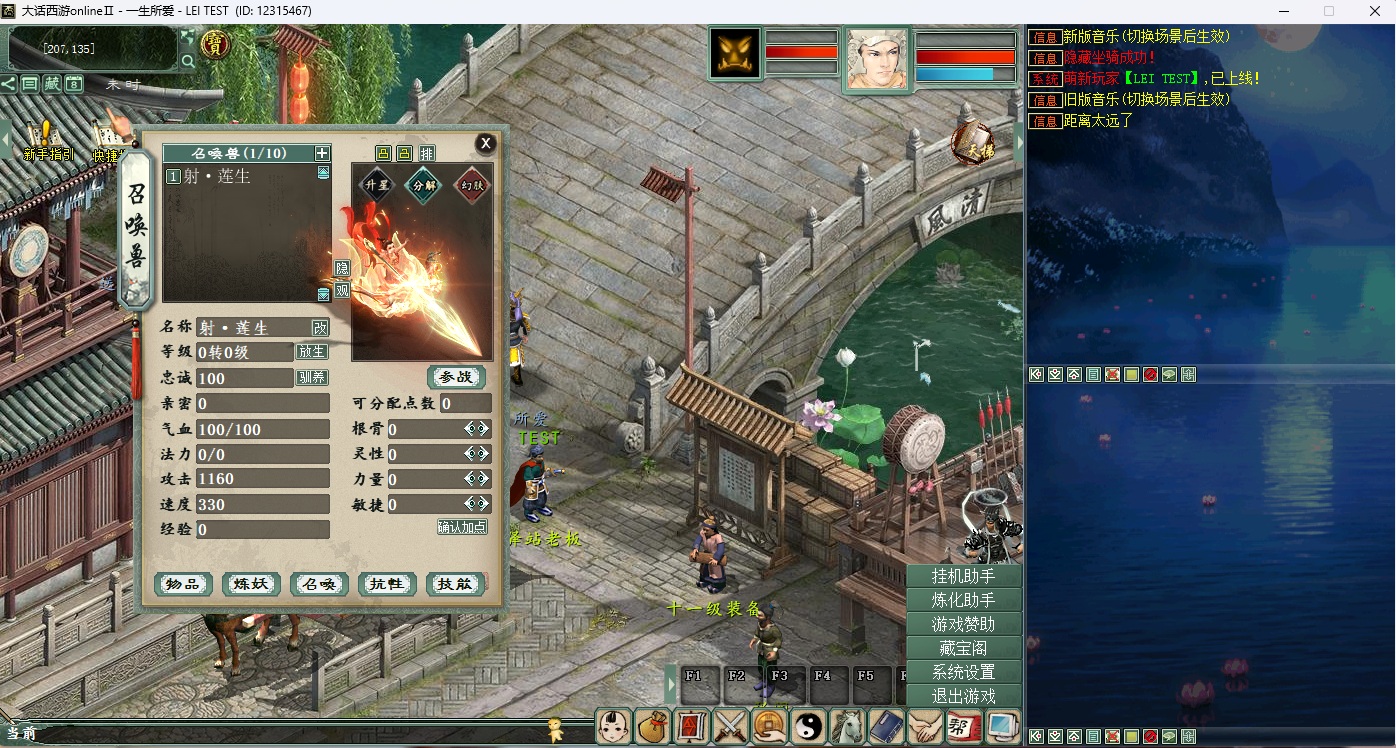Screen dimensions: 1396x748
Task: Confirm stat points with 确认加点
Action: (x=462, y=527)
